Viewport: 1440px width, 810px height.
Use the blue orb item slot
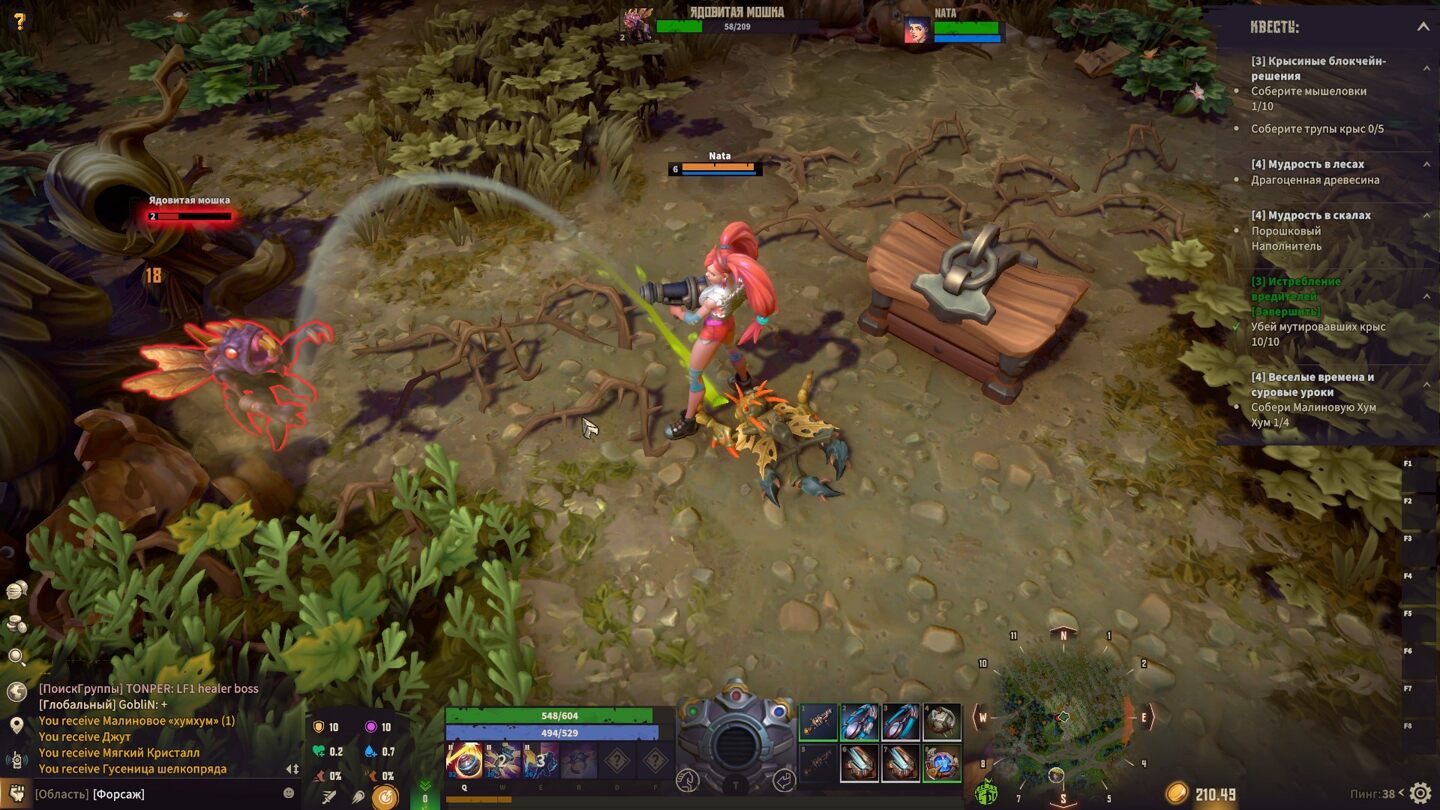click(x=941, y=763)
